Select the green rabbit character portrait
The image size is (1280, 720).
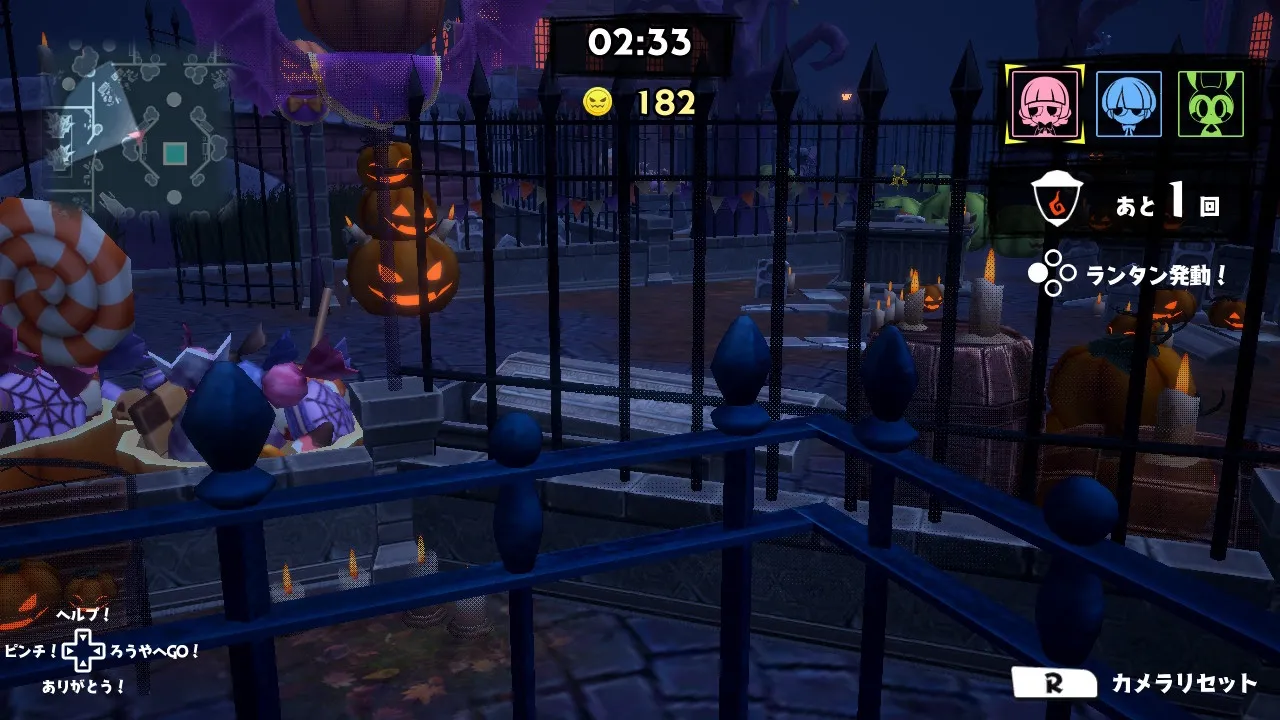(1210, 104)
